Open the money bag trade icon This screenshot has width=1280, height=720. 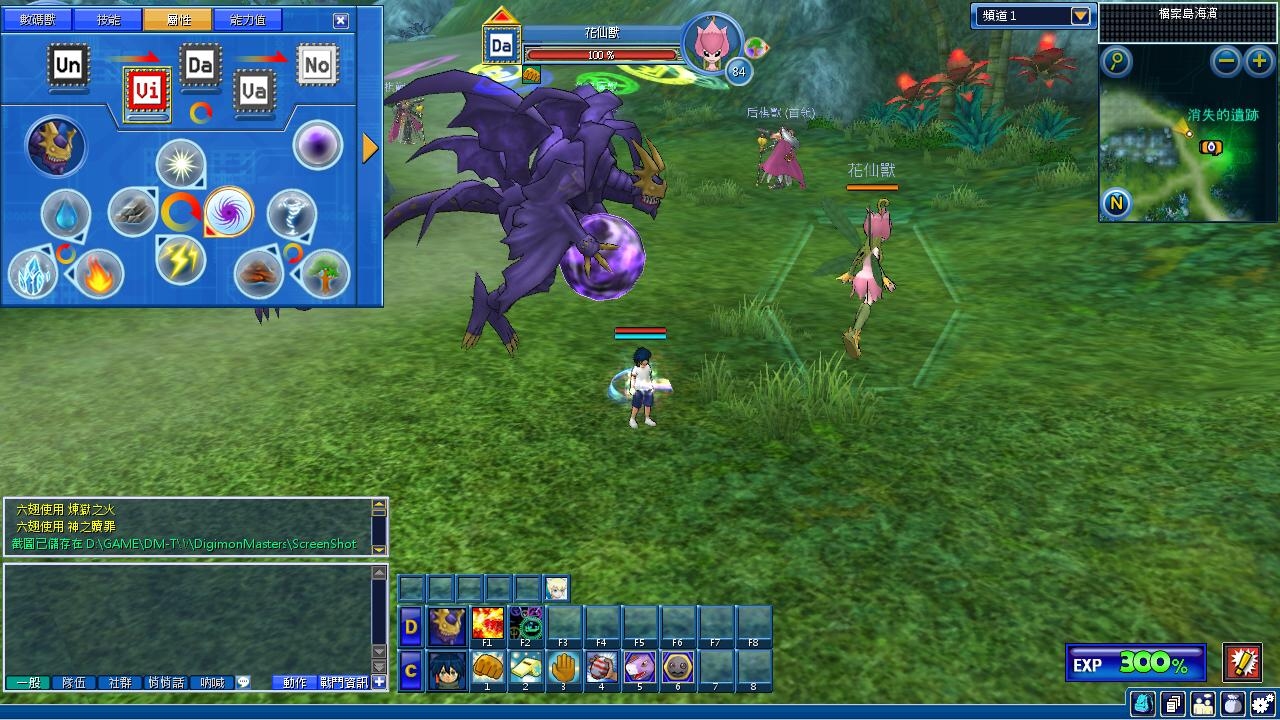[1233, 703]
